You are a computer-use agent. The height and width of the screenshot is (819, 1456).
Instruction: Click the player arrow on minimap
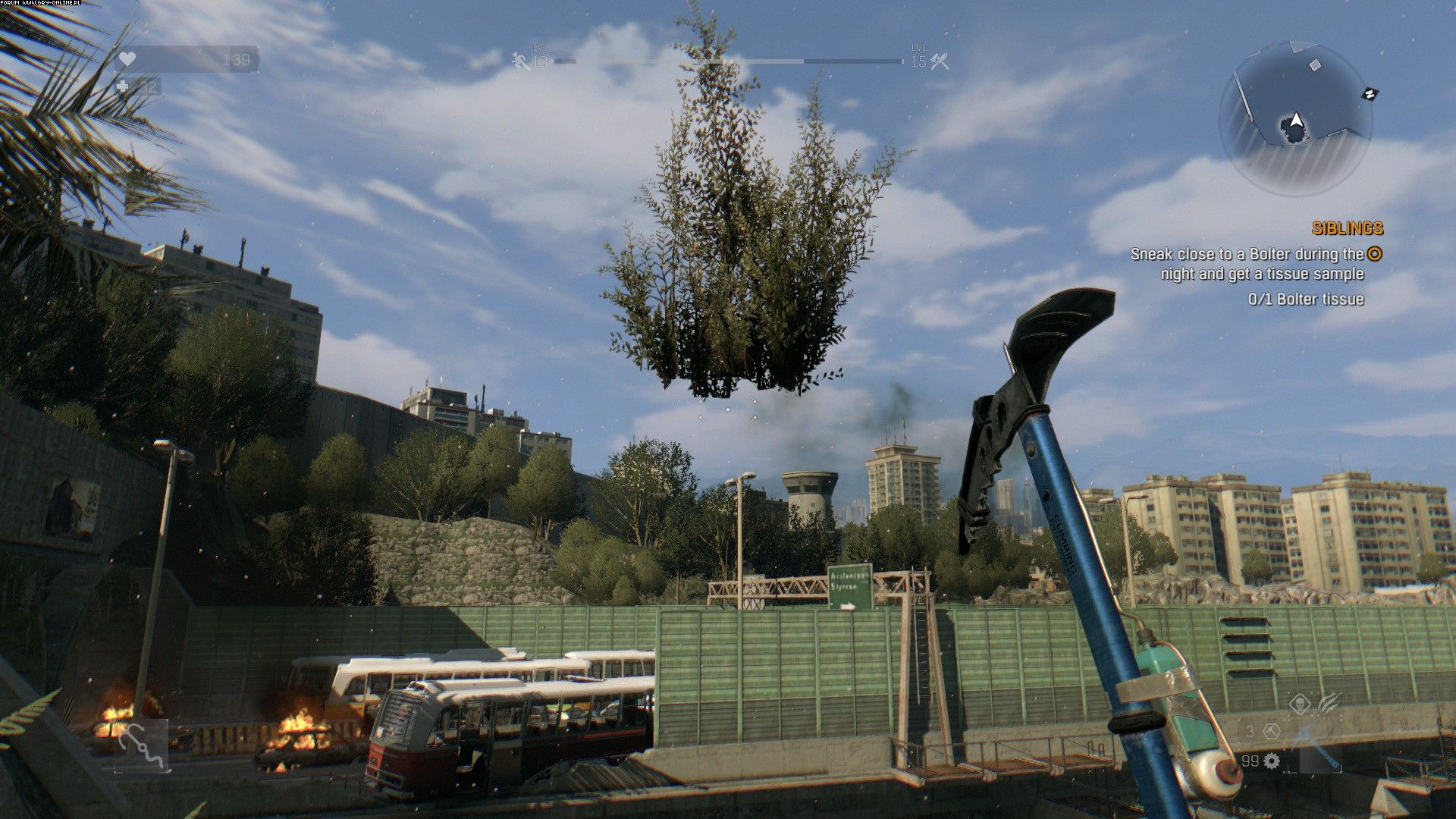(x=1296, y=120)
